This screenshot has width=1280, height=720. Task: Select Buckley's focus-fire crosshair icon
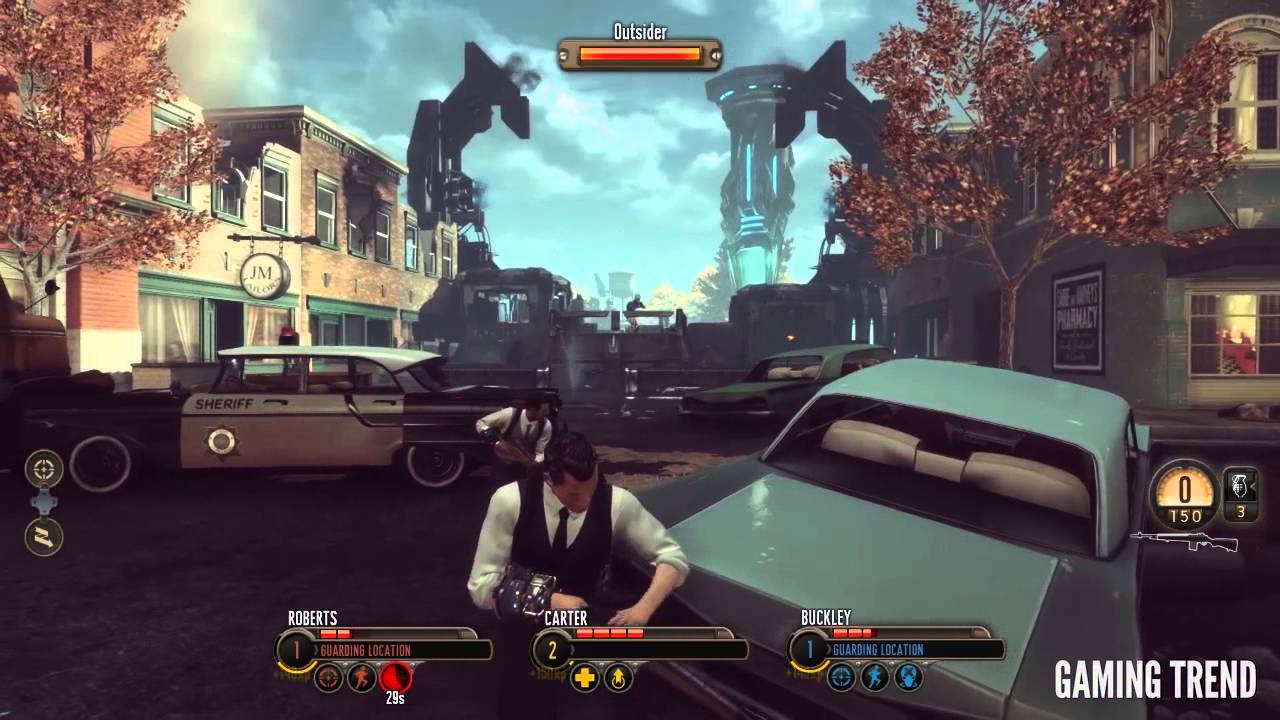840,677
